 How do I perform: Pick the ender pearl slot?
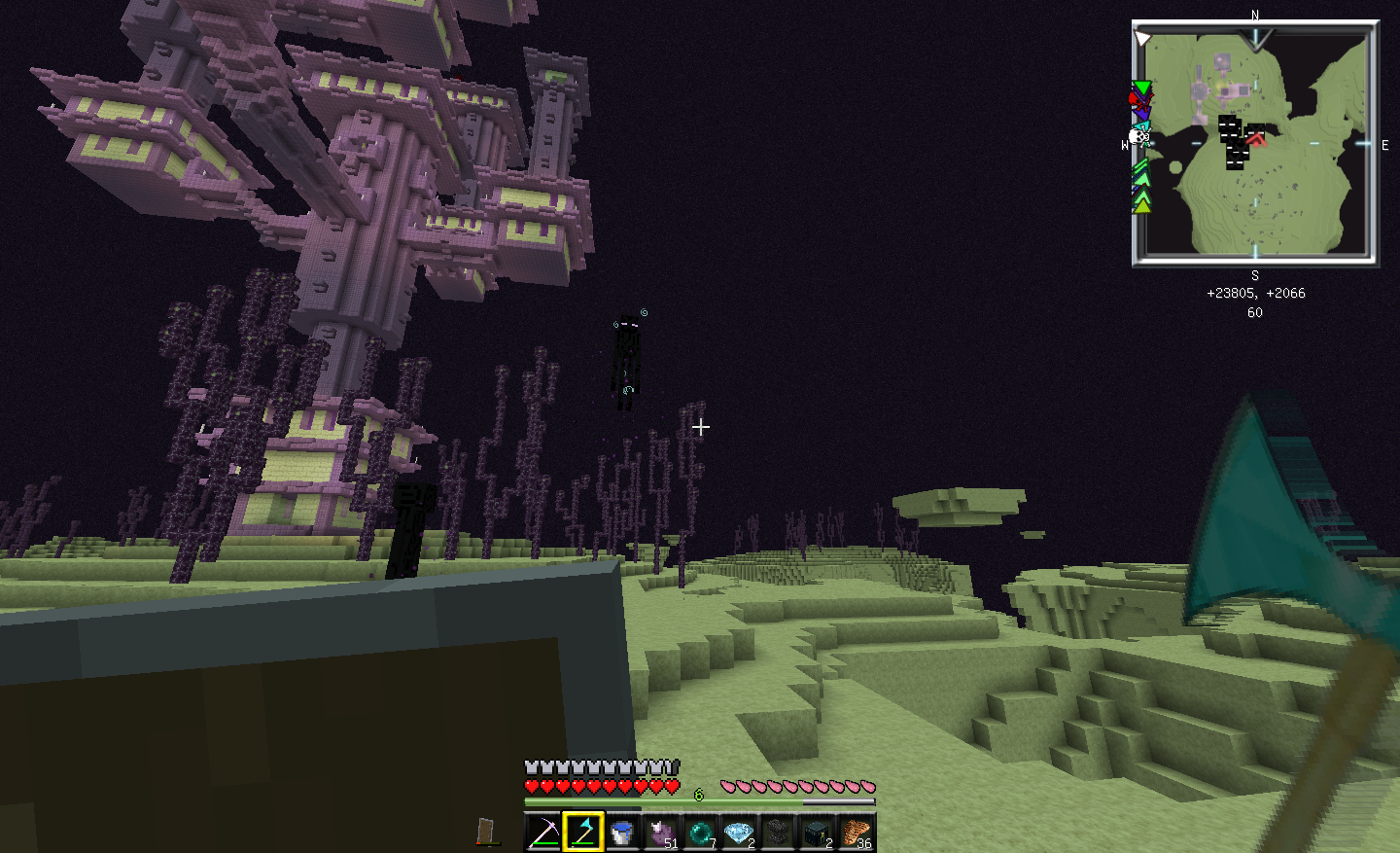click(700, 833)
